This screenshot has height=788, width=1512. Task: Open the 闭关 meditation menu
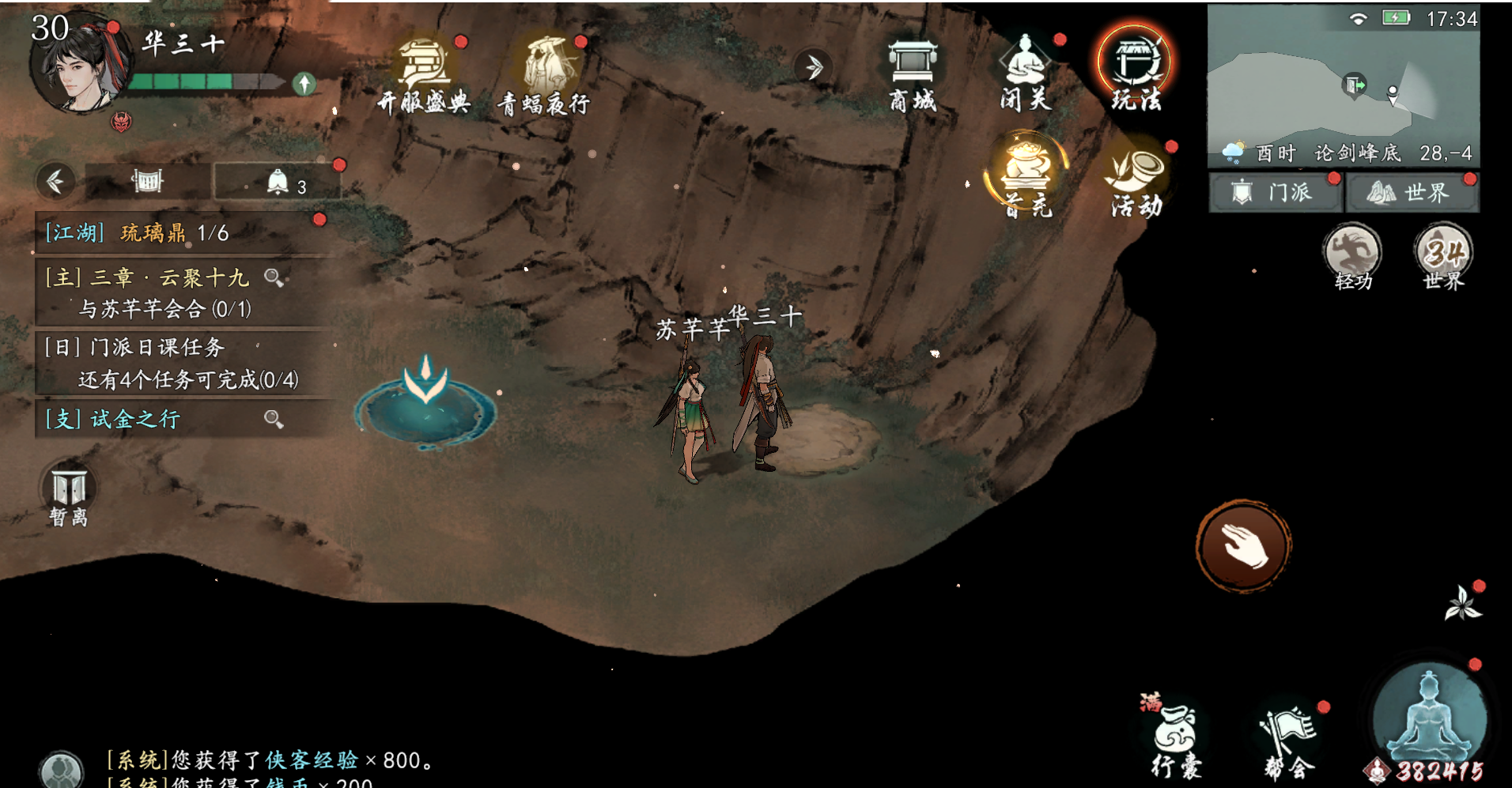(1025, 74)
